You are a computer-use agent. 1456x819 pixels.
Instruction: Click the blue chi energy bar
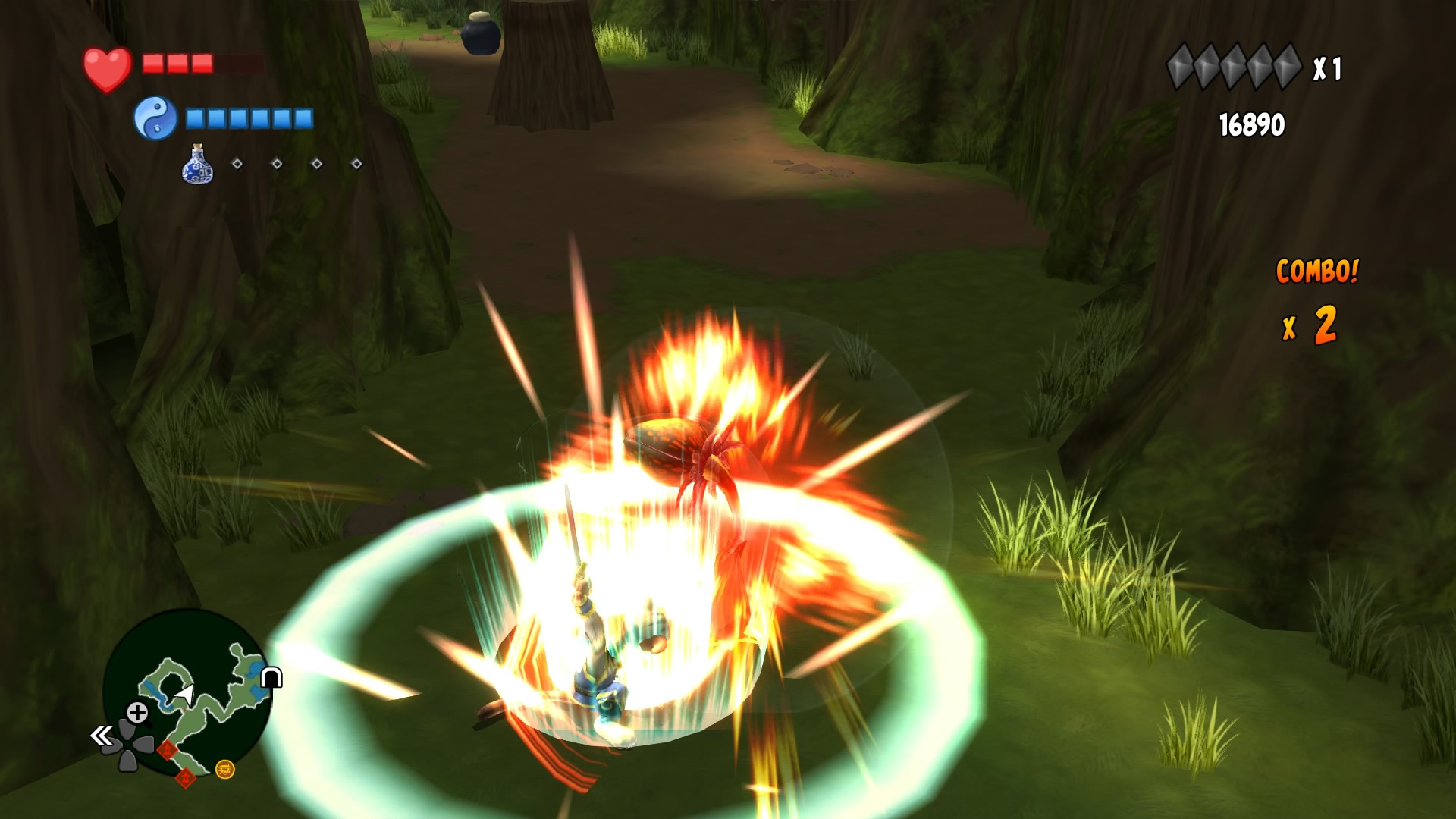pos(250,118)
